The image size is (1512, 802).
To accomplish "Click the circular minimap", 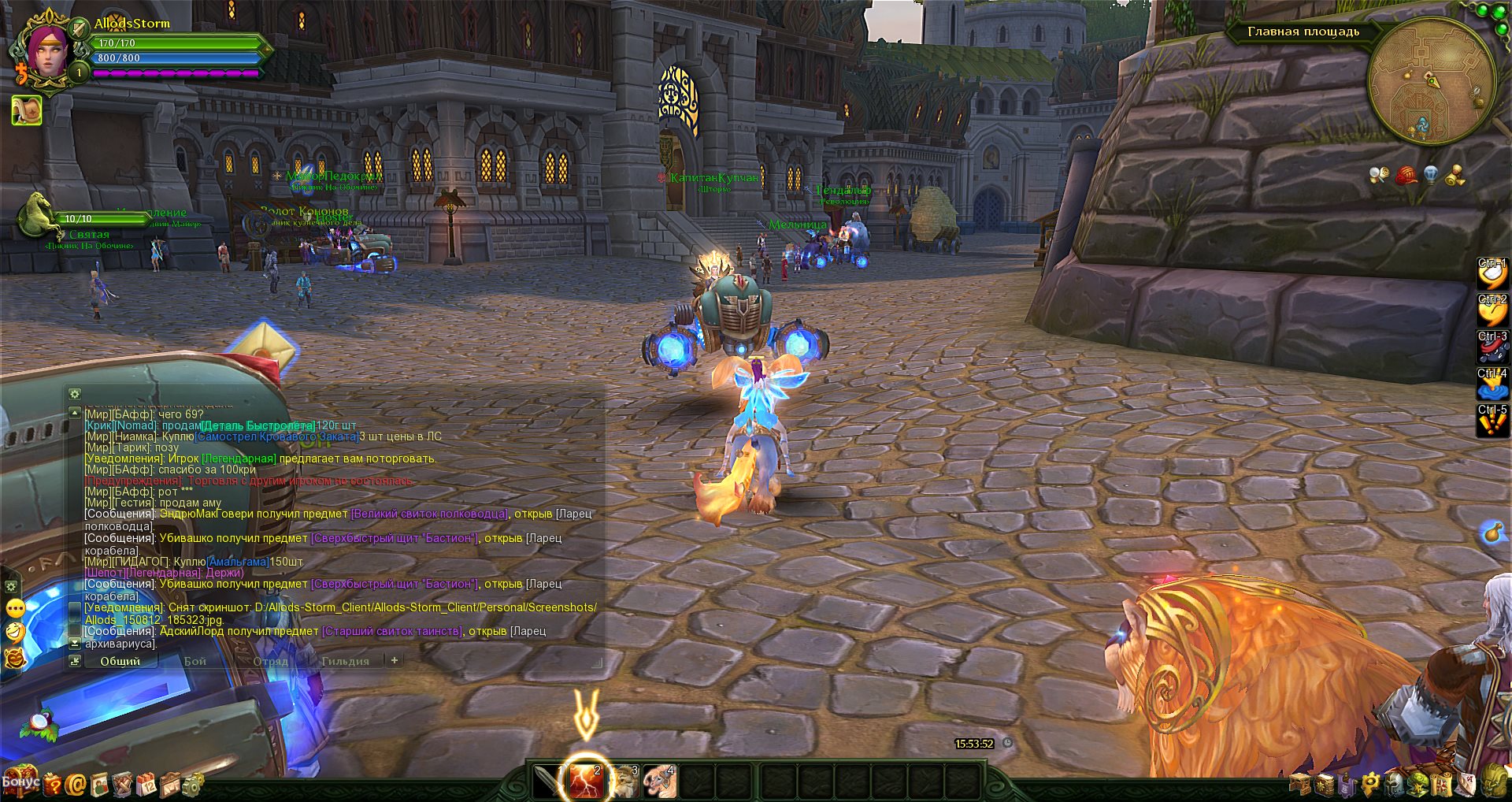I will point(1431,80).
